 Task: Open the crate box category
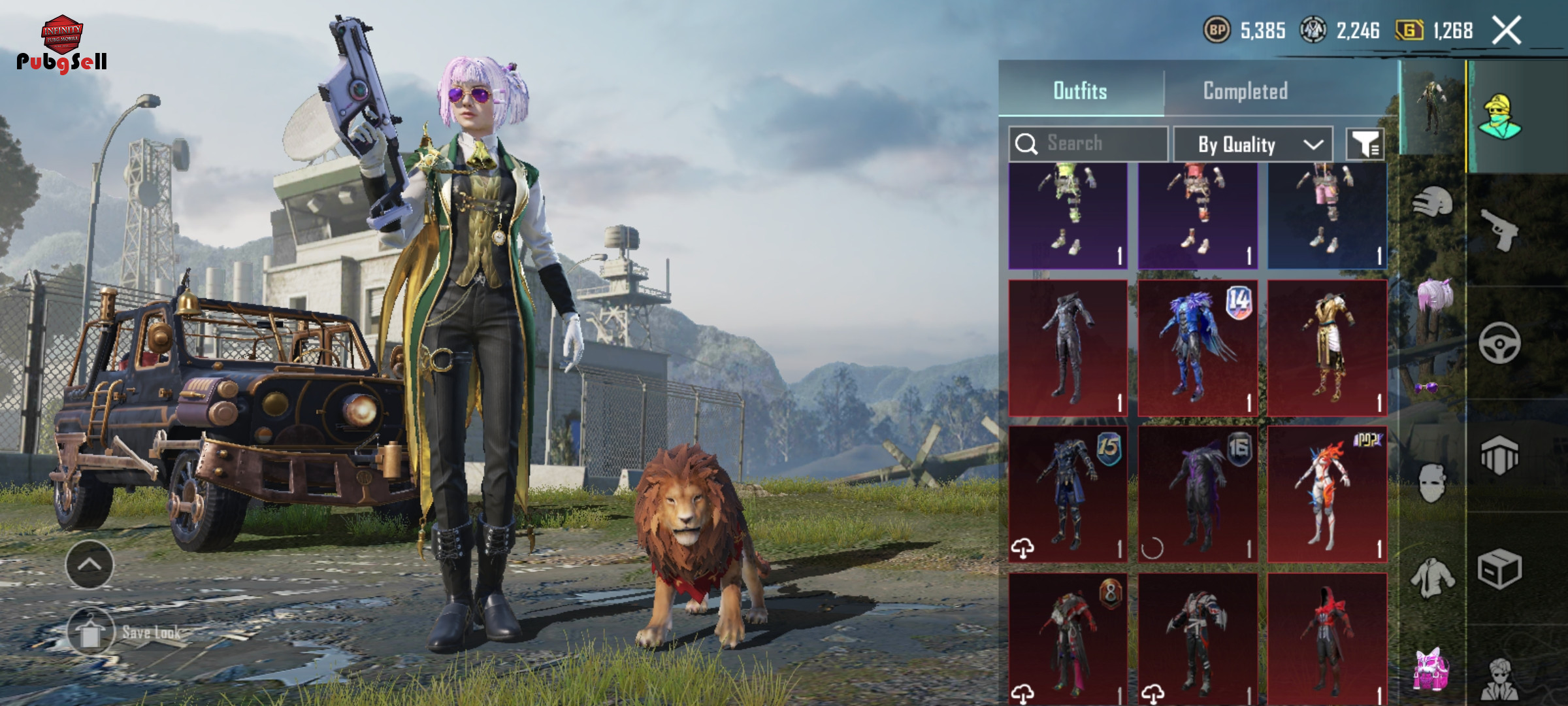1499,569
